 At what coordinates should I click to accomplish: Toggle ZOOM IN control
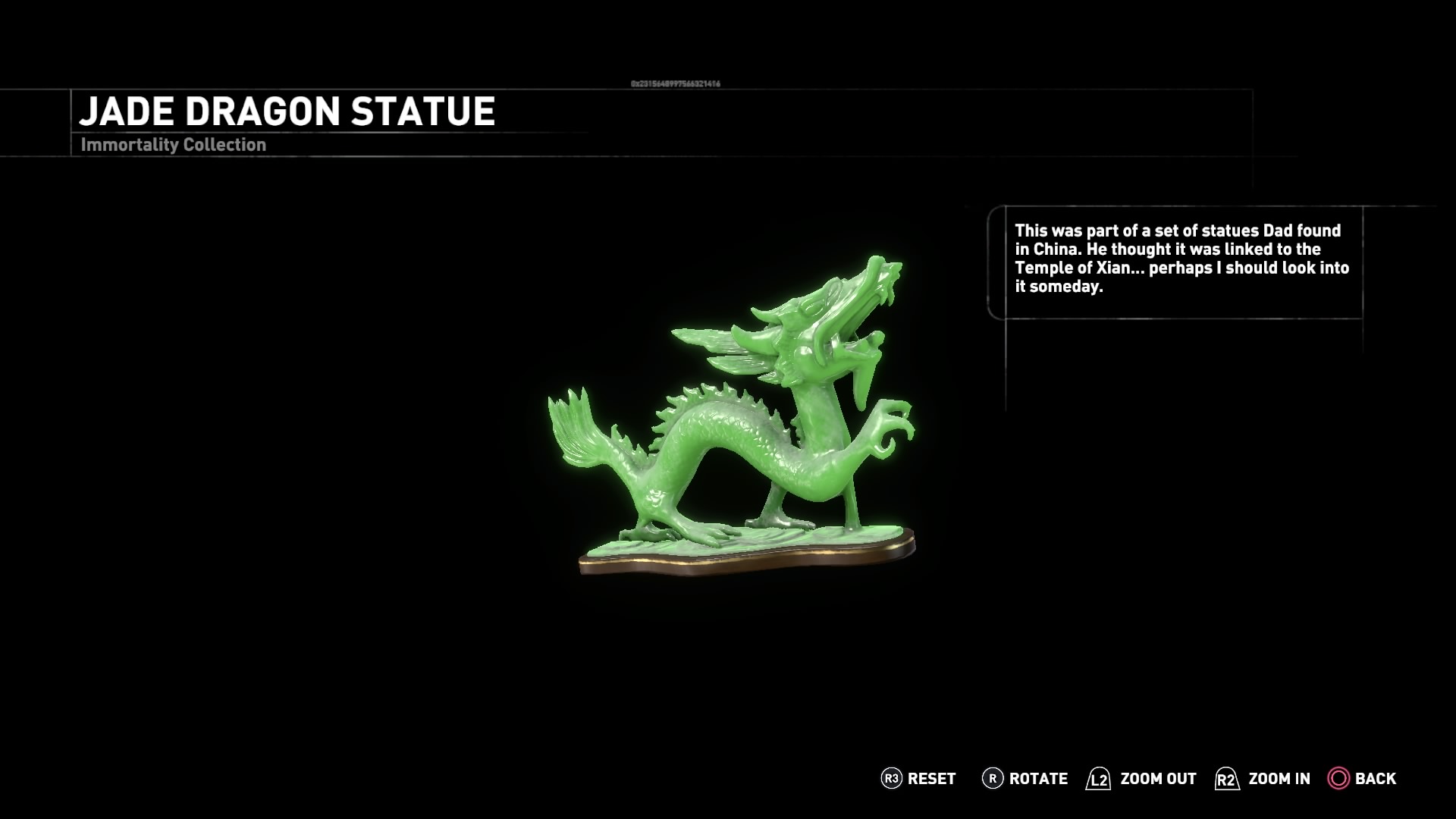pos(1278,779)
